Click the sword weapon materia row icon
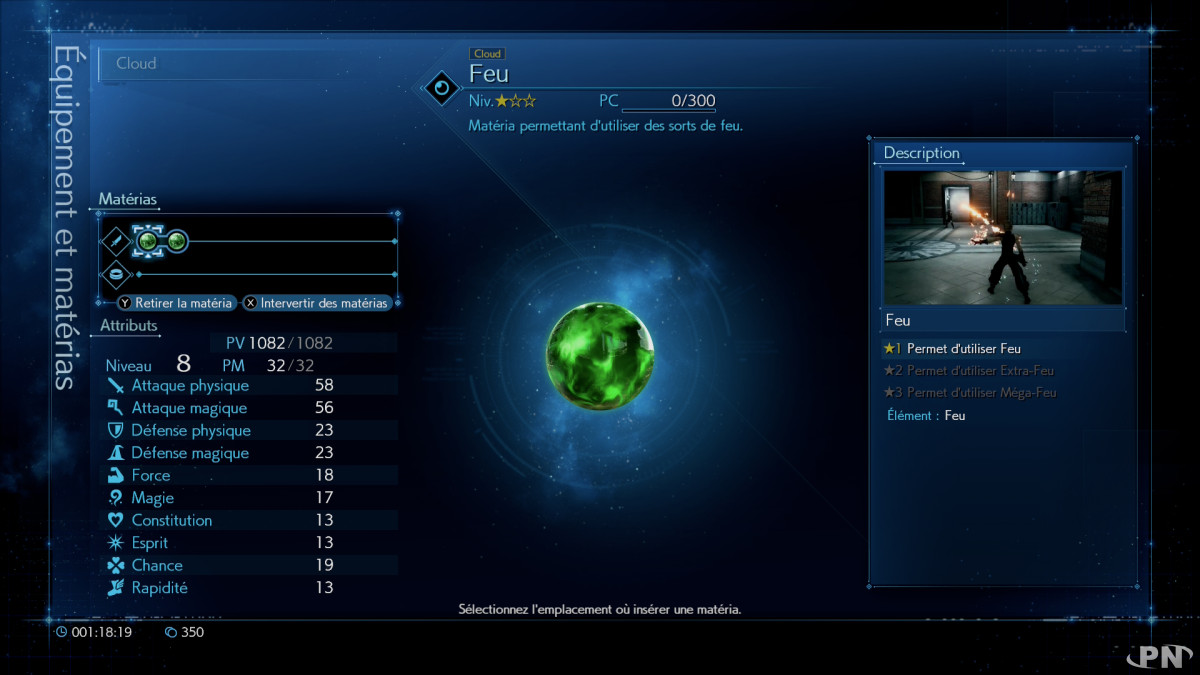The width and height of the screenshot is (1200, 675). point(116,241)
